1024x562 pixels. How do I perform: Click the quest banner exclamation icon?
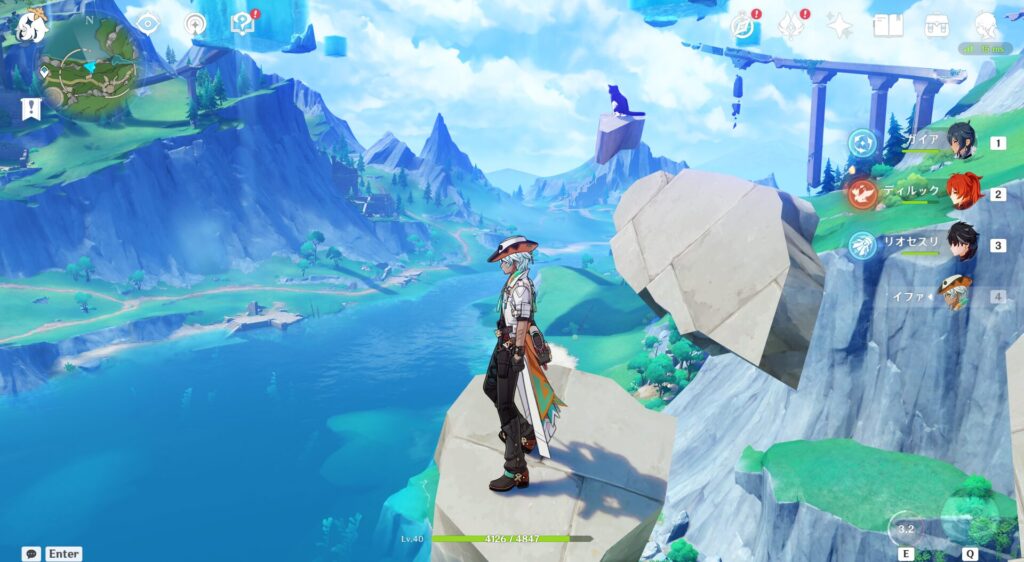(x=31, y=109)
